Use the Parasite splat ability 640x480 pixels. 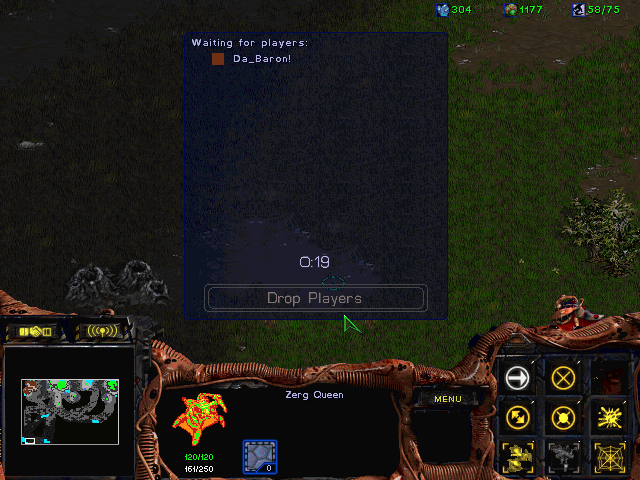pos(611,417)
